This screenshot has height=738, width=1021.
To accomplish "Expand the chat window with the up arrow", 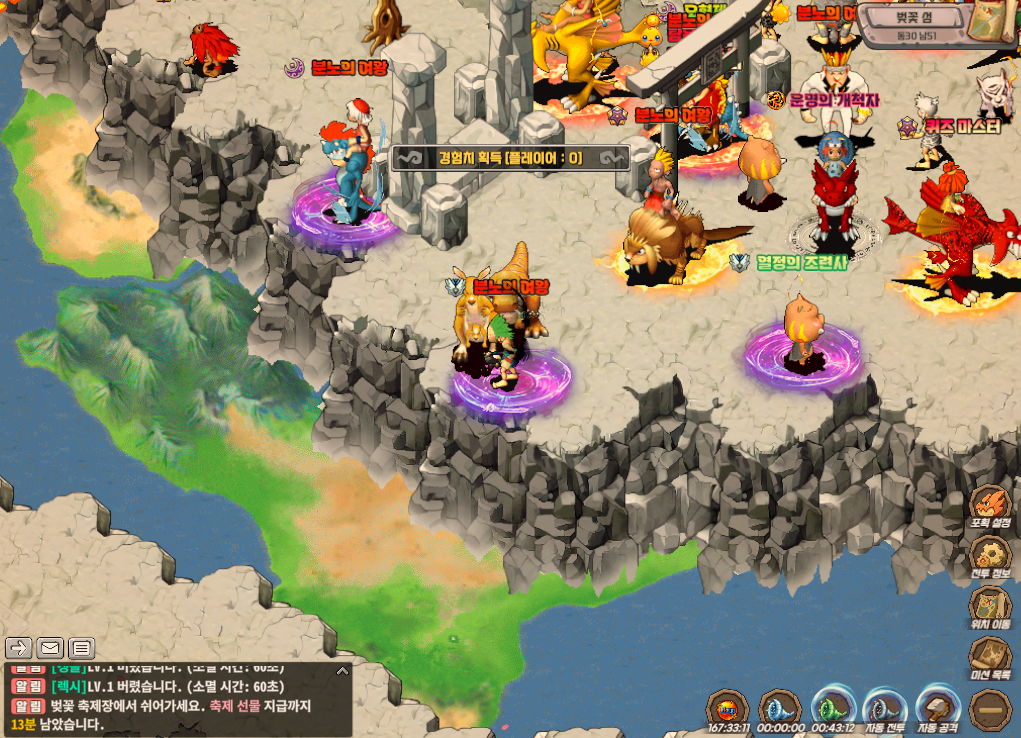I will coord(342,670).
